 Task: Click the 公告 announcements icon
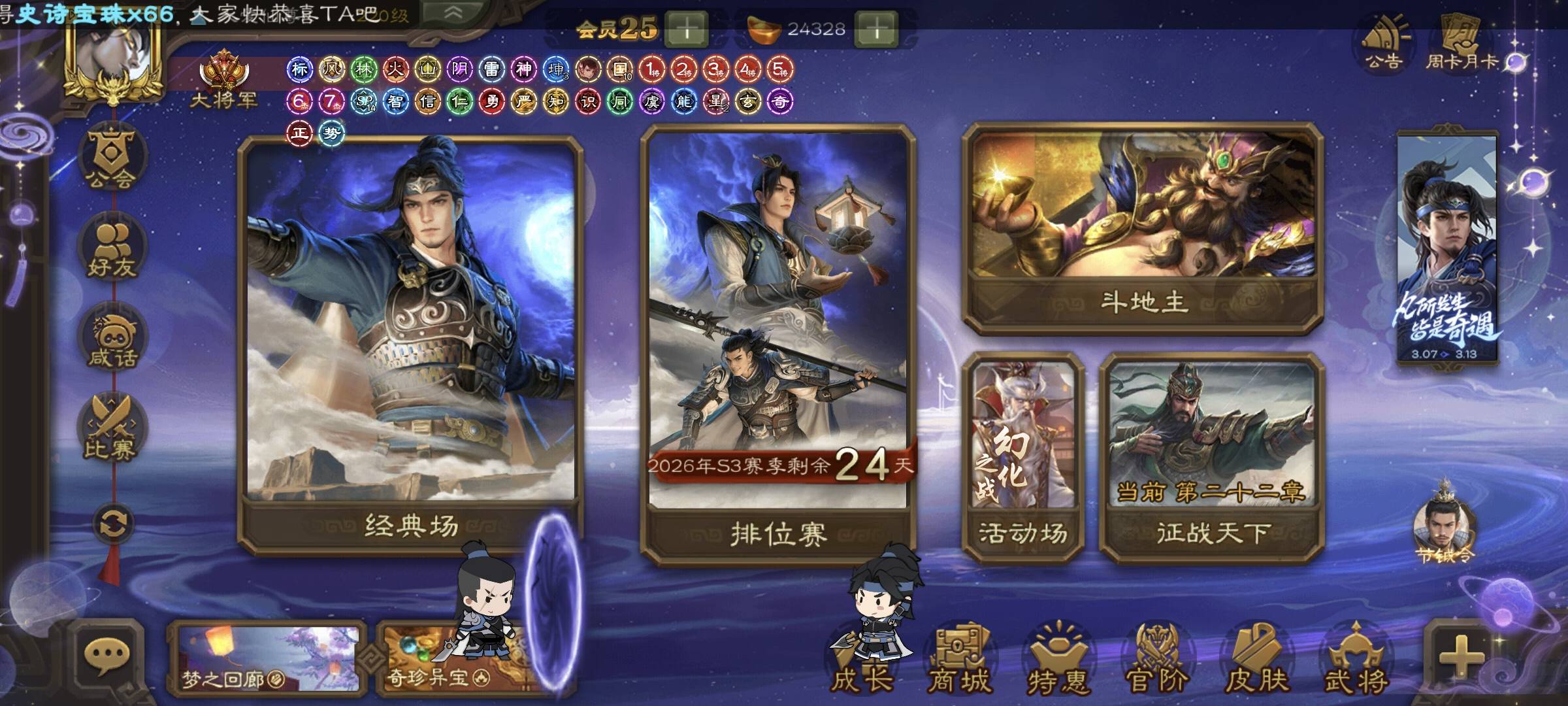pyautogui.click(x=1383, y=42)
